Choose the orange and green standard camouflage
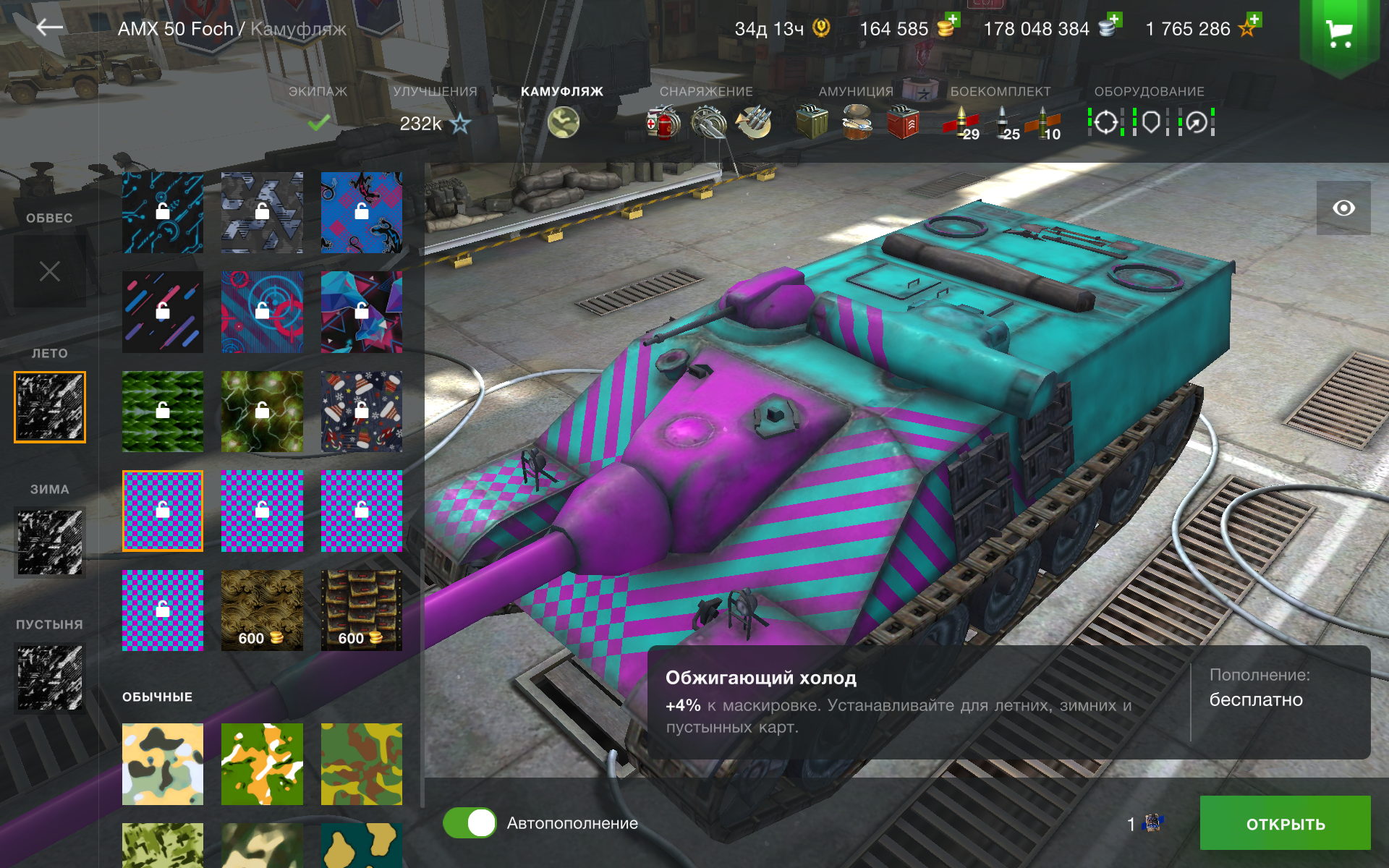This screenshot has width=1389, height=868. click(x=262, y=764)
